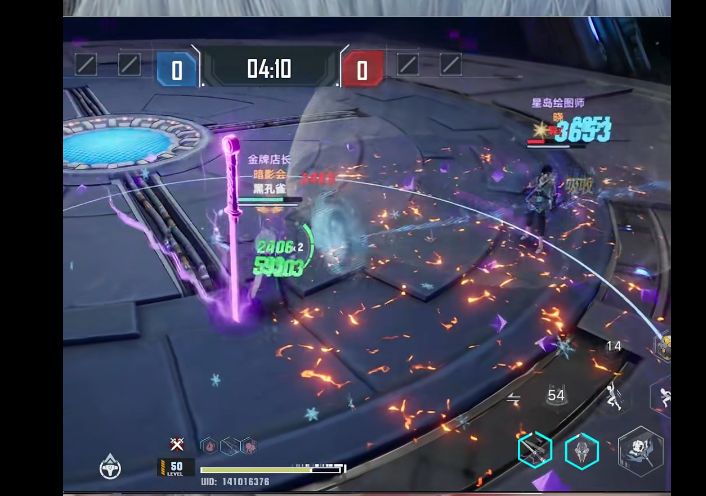Tap the swap-arrows icon beside 54
This screenshot has height=496, width=706.
[513, 397]
